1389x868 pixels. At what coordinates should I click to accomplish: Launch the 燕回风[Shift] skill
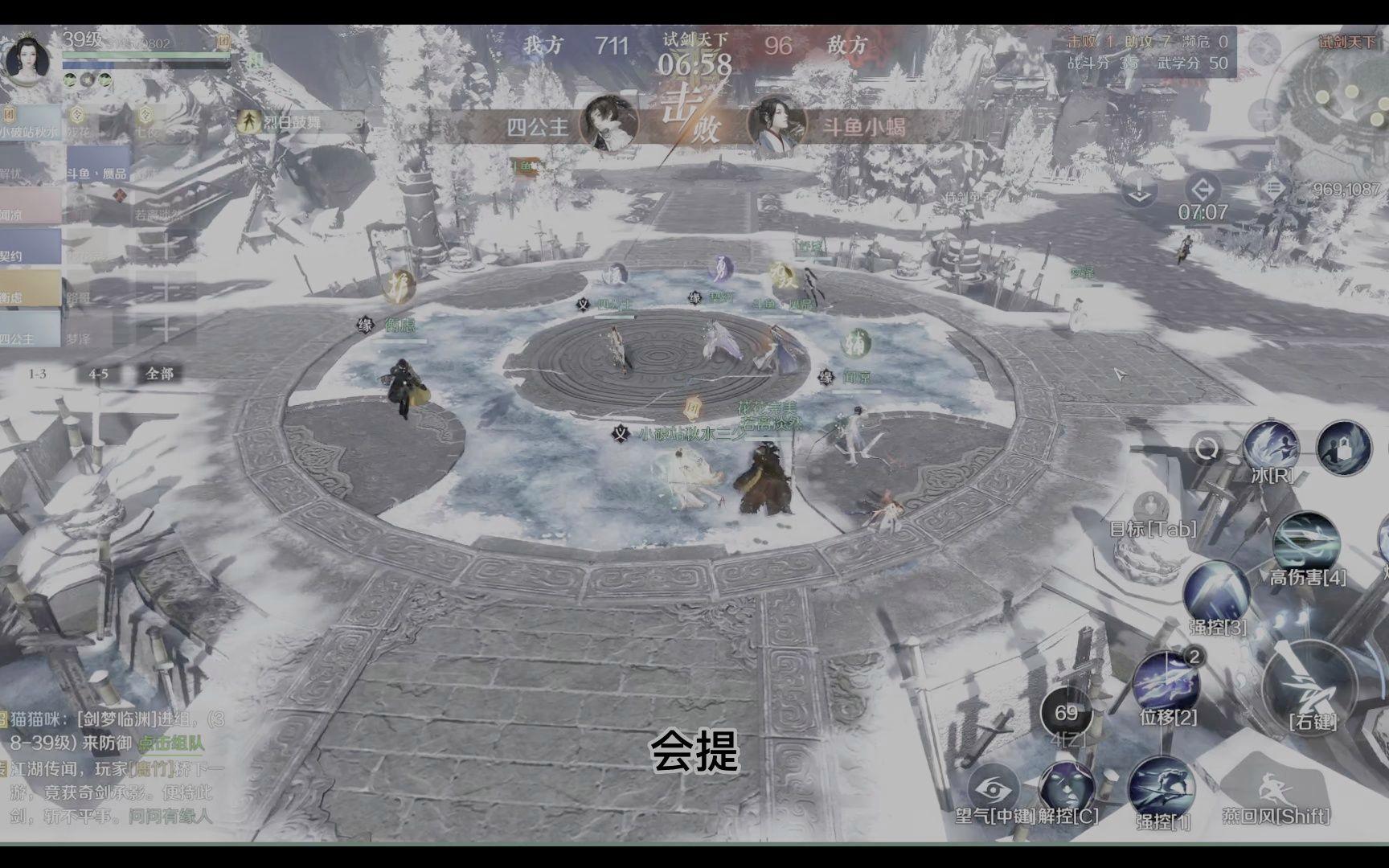1273,780
